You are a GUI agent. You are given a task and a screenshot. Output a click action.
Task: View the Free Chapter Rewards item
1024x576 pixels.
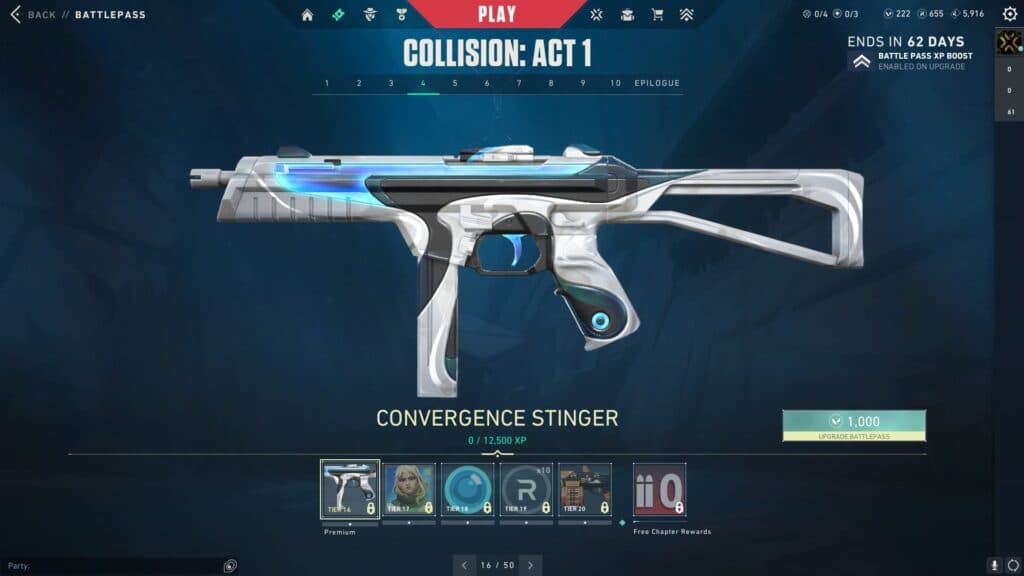pos(660,490)
